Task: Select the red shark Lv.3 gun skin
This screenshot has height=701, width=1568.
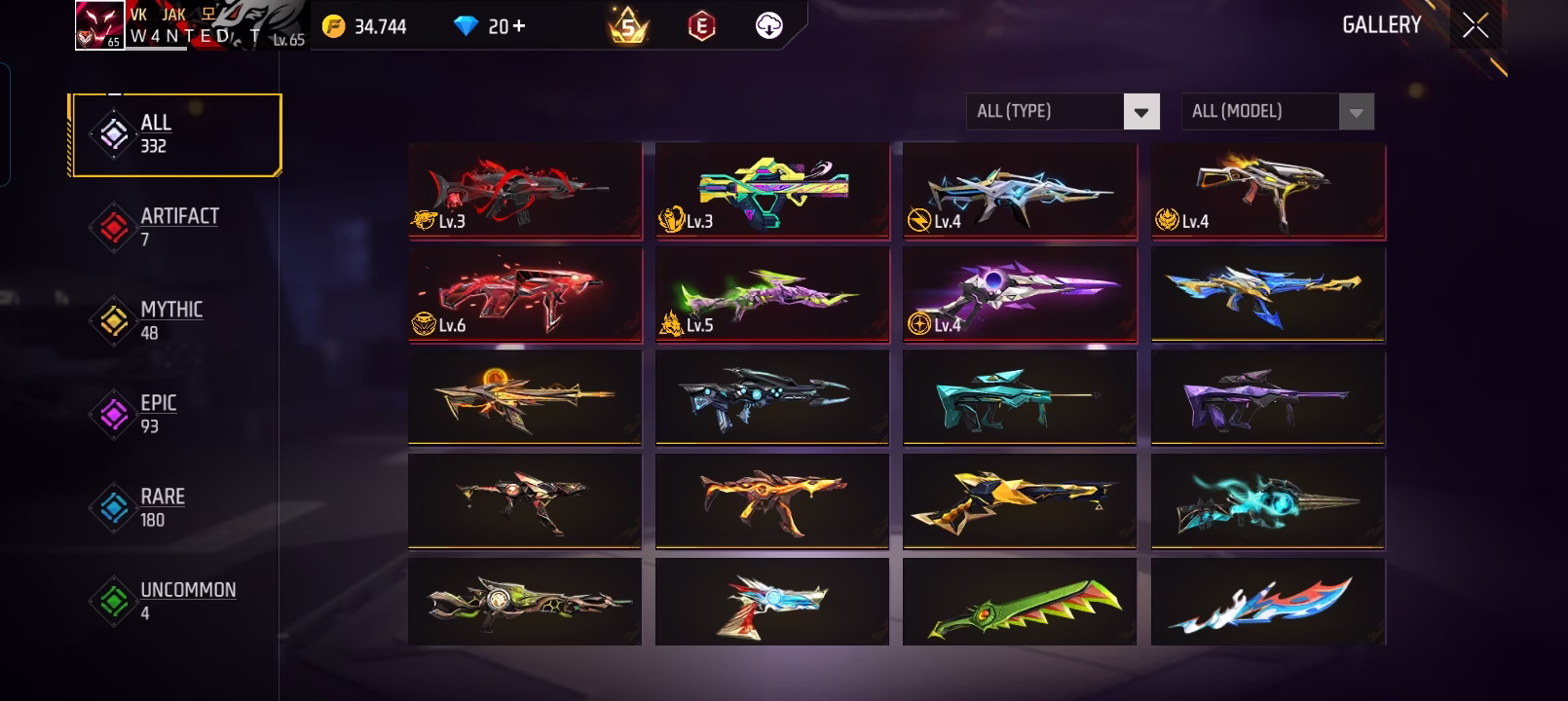Action: pyautogui.click(x=525, y=190)
